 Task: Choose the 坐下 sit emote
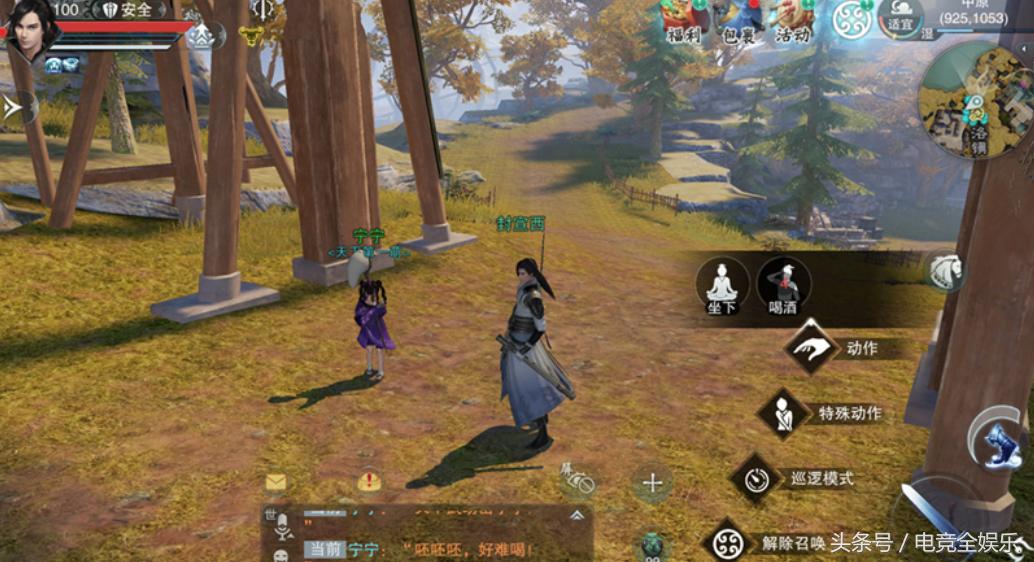click(722, 284)
